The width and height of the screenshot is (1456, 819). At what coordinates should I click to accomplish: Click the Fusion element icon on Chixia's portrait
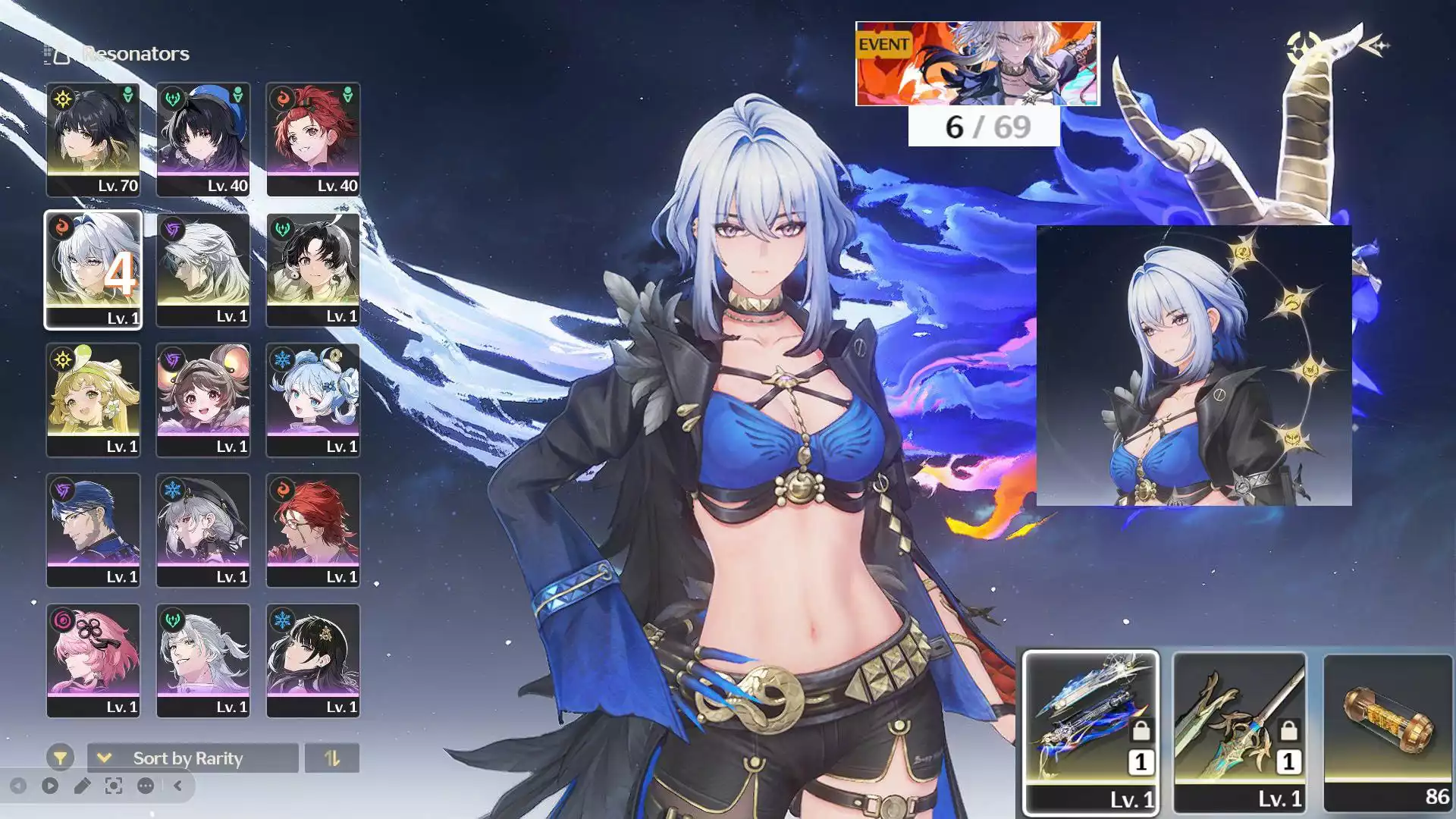[x=283, y=99]
